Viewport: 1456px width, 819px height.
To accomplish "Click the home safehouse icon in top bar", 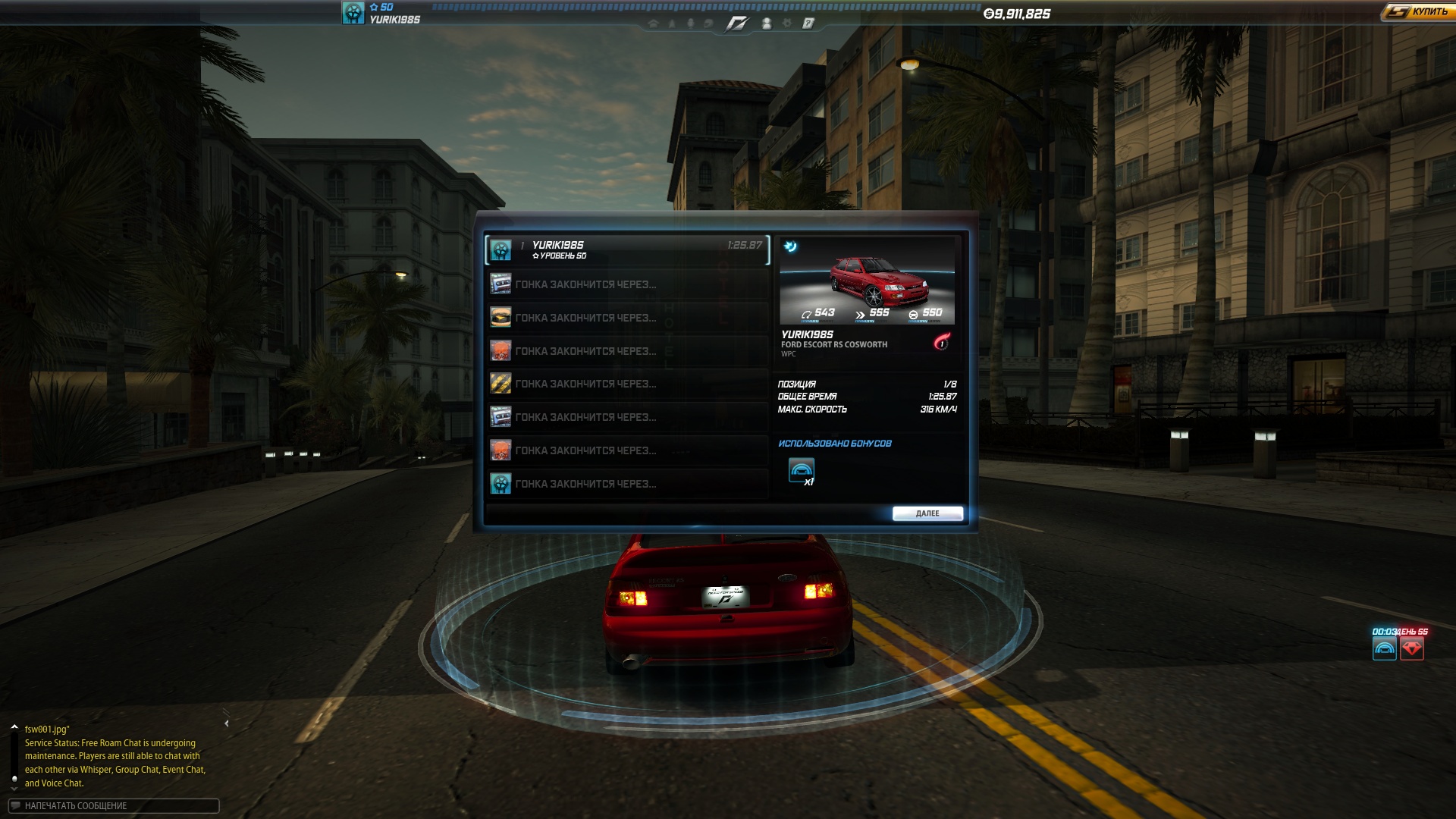I will tap(653, 24).
